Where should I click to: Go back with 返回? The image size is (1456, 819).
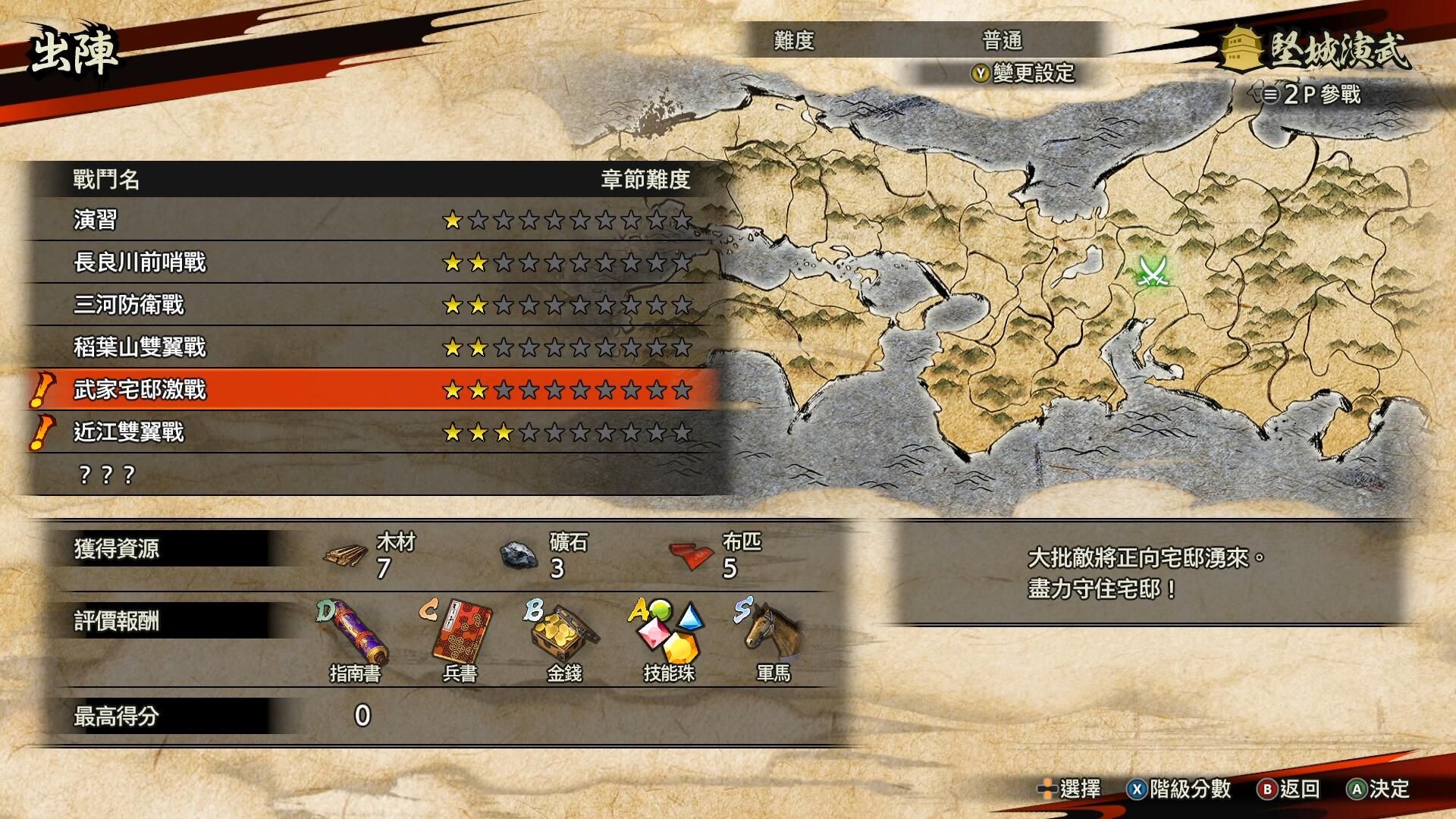(1288, 789)
